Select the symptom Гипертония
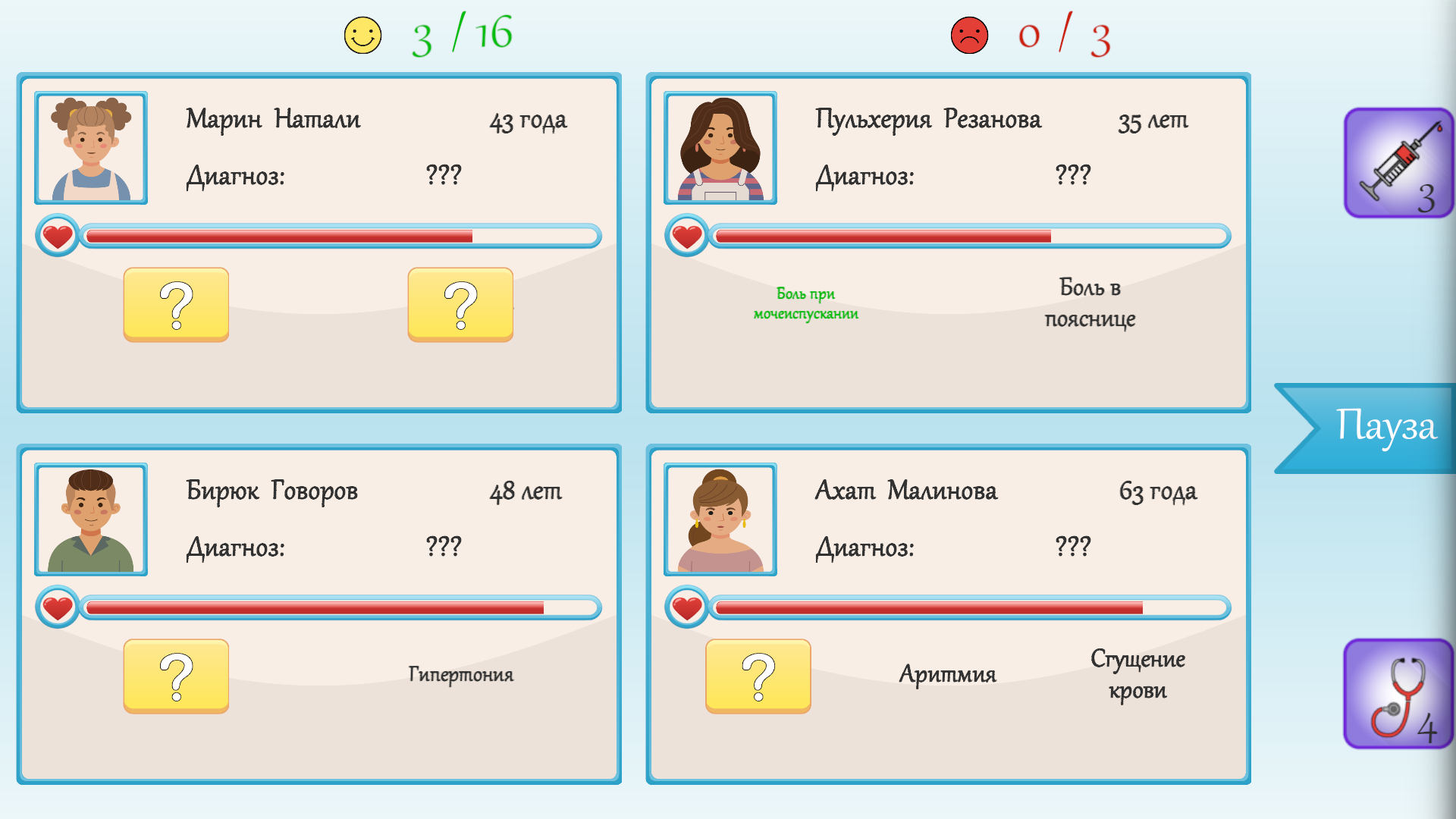Screen dimensions: 1456x819 coord(461,674)
